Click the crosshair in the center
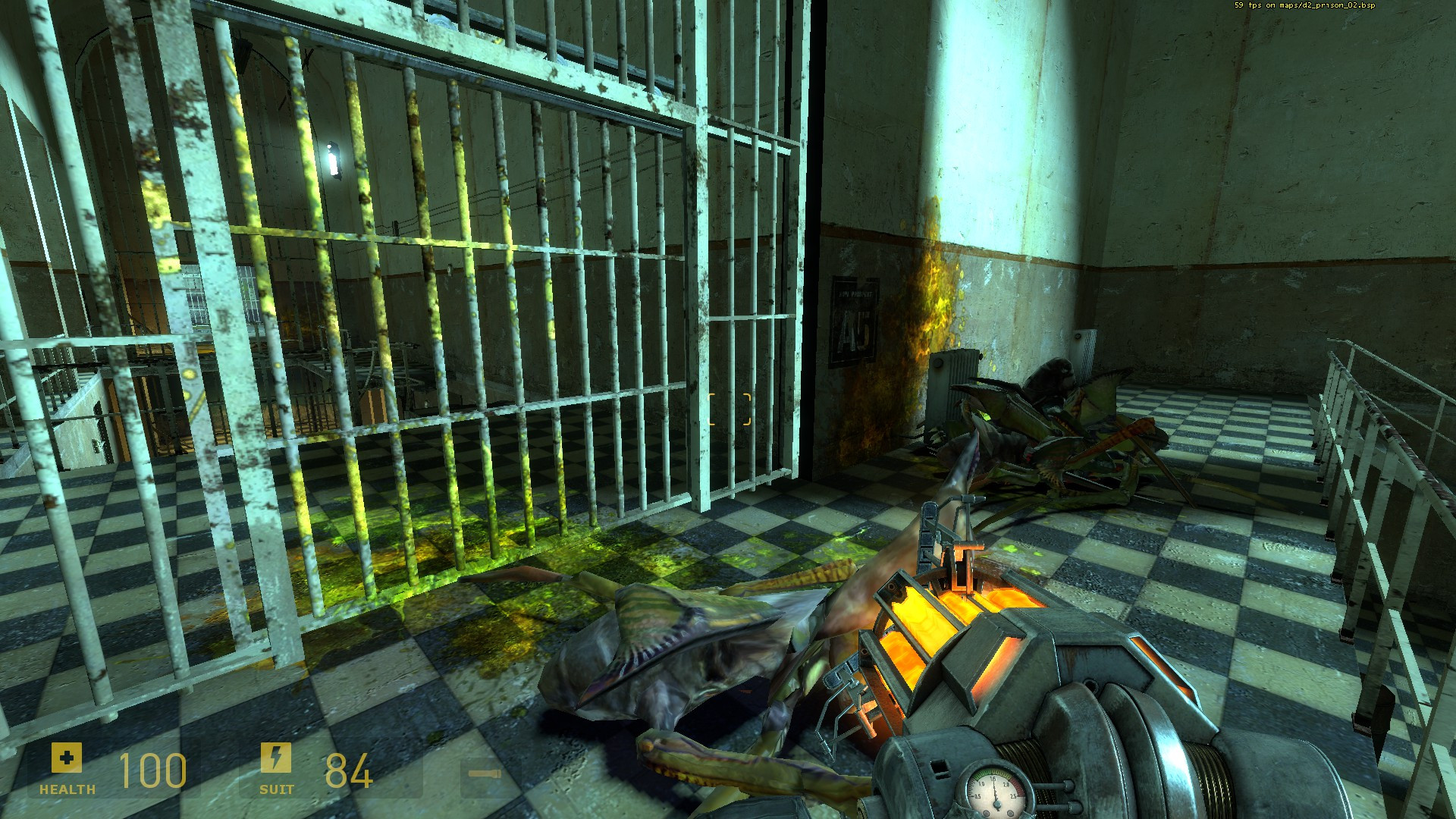Screen dimensions: 1456x819 point(728,409)
